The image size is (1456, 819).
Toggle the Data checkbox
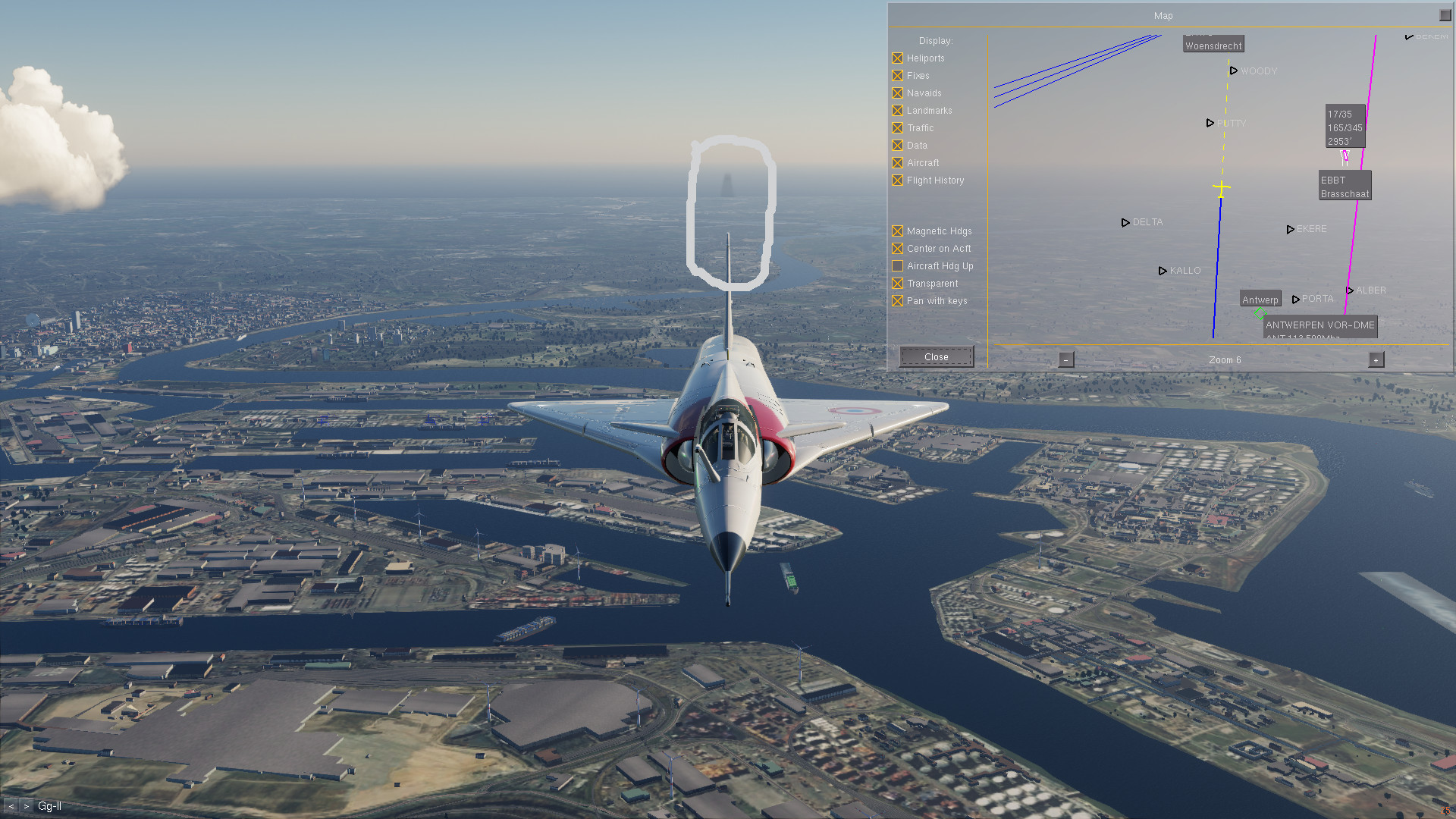tap(898, 146)
